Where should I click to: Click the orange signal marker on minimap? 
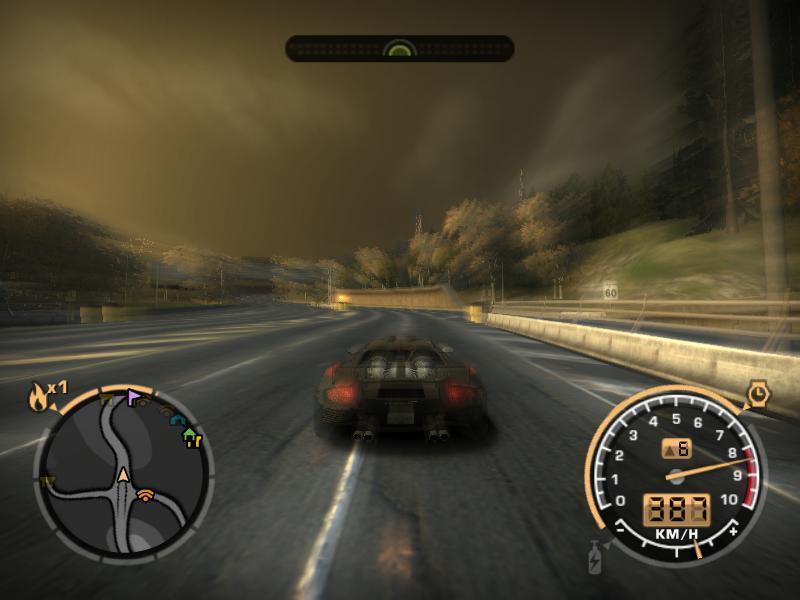click(x=146, y=494)
